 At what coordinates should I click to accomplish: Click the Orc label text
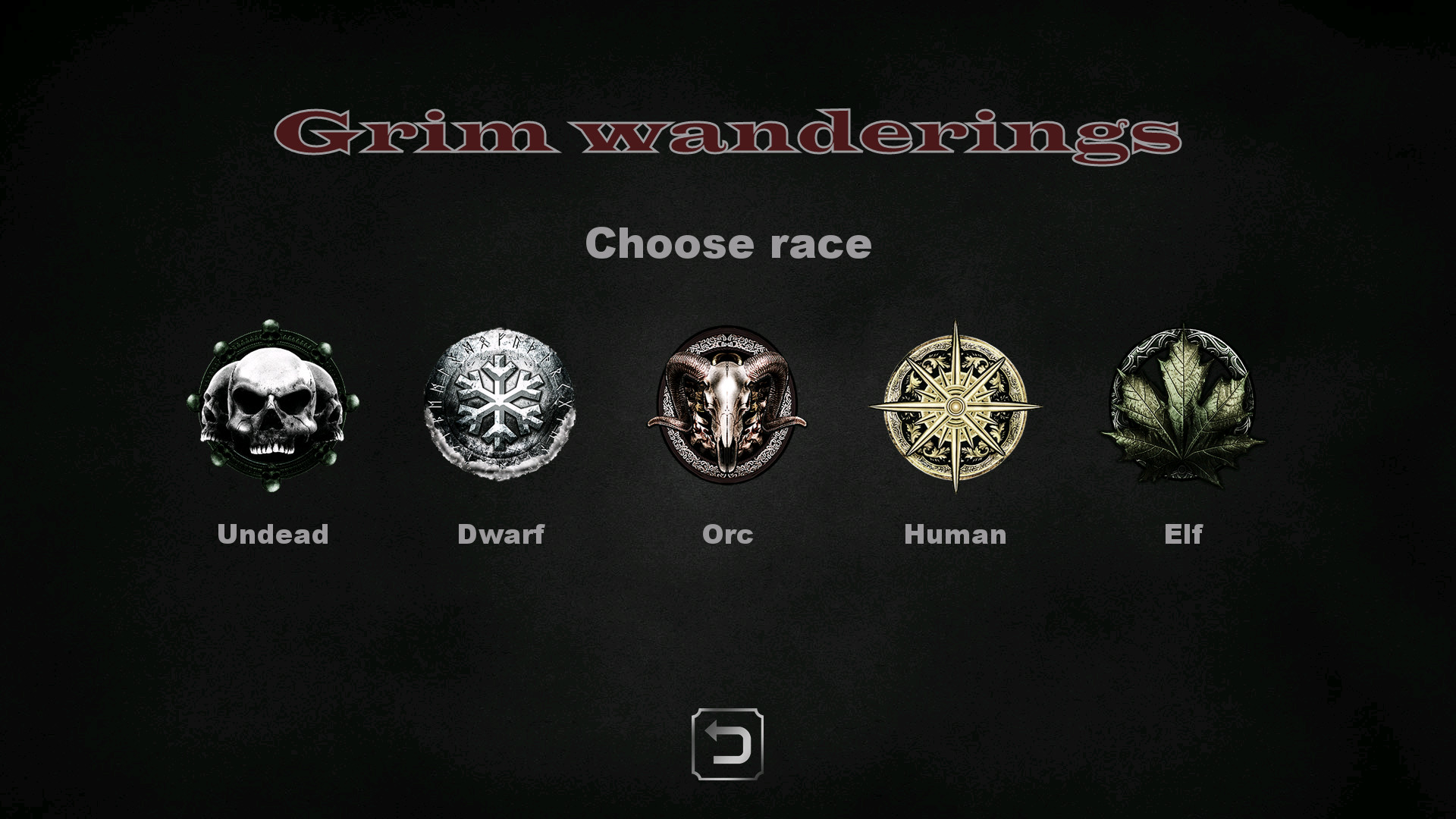[x=726, y=535]
